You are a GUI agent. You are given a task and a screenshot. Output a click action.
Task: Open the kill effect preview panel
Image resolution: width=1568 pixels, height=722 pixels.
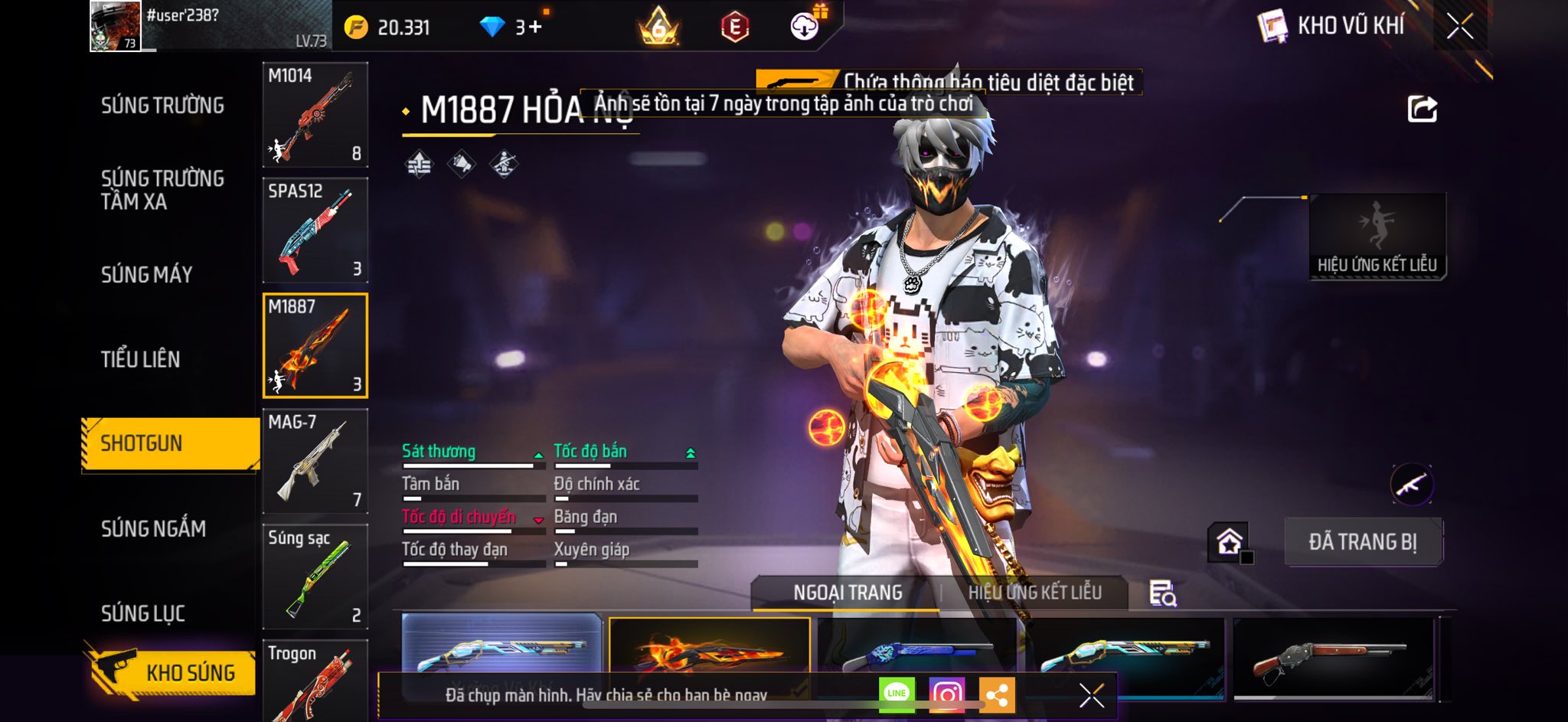(x=1377, y=237)
